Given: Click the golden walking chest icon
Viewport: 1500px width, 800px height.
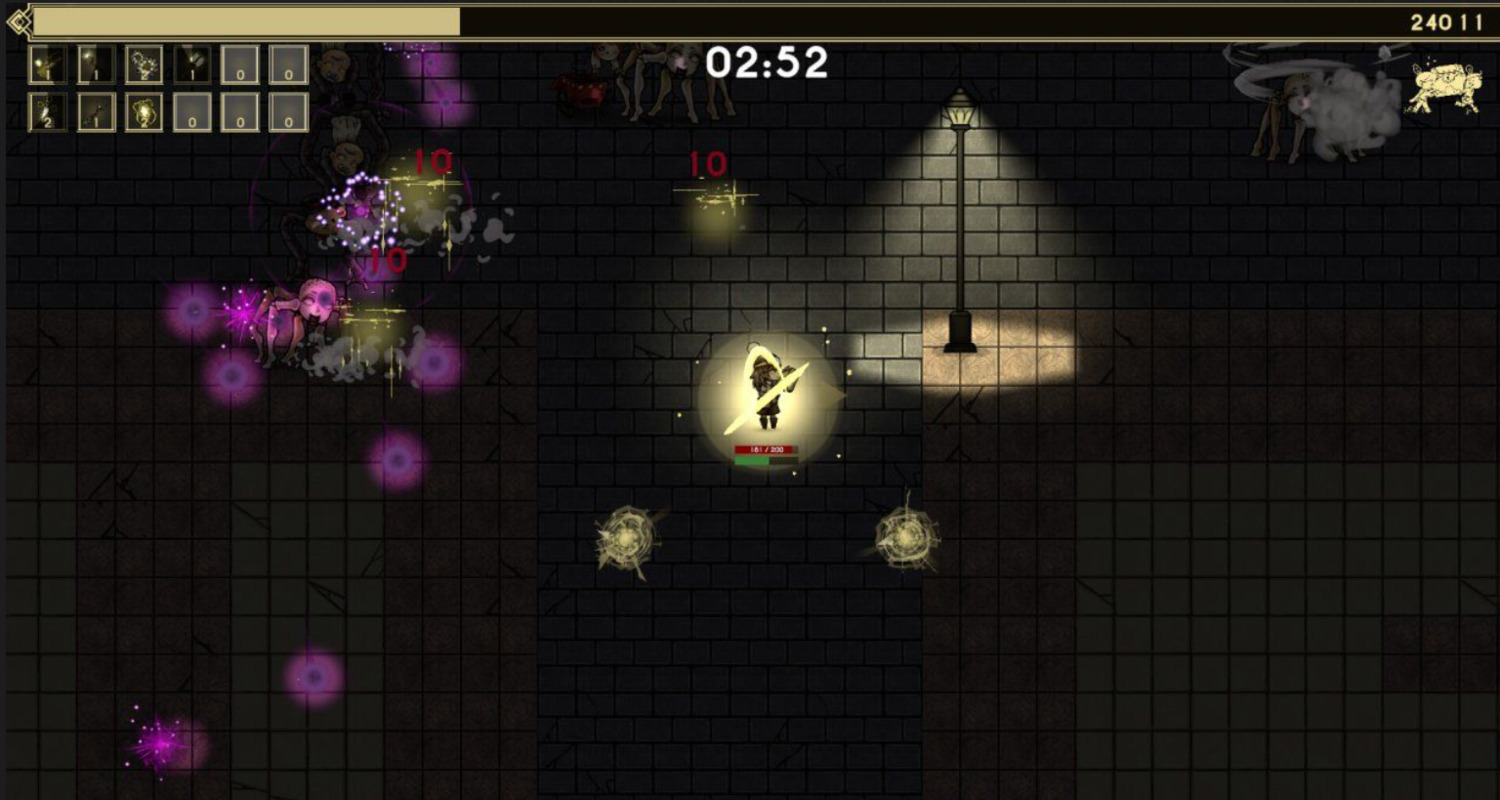Looking at the screenshot, I should pos(1444,86).
